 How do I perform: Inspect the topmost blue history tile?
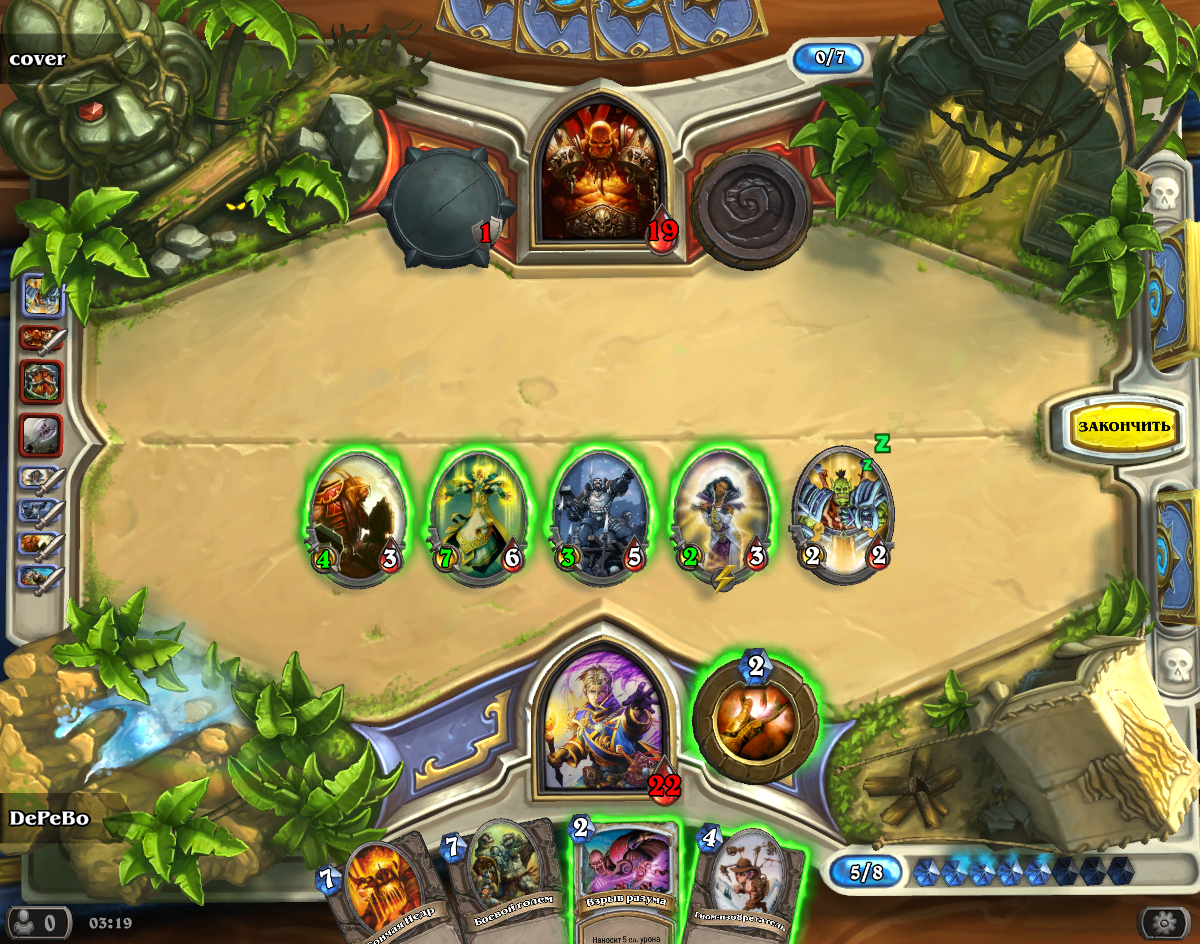(41, 298)
